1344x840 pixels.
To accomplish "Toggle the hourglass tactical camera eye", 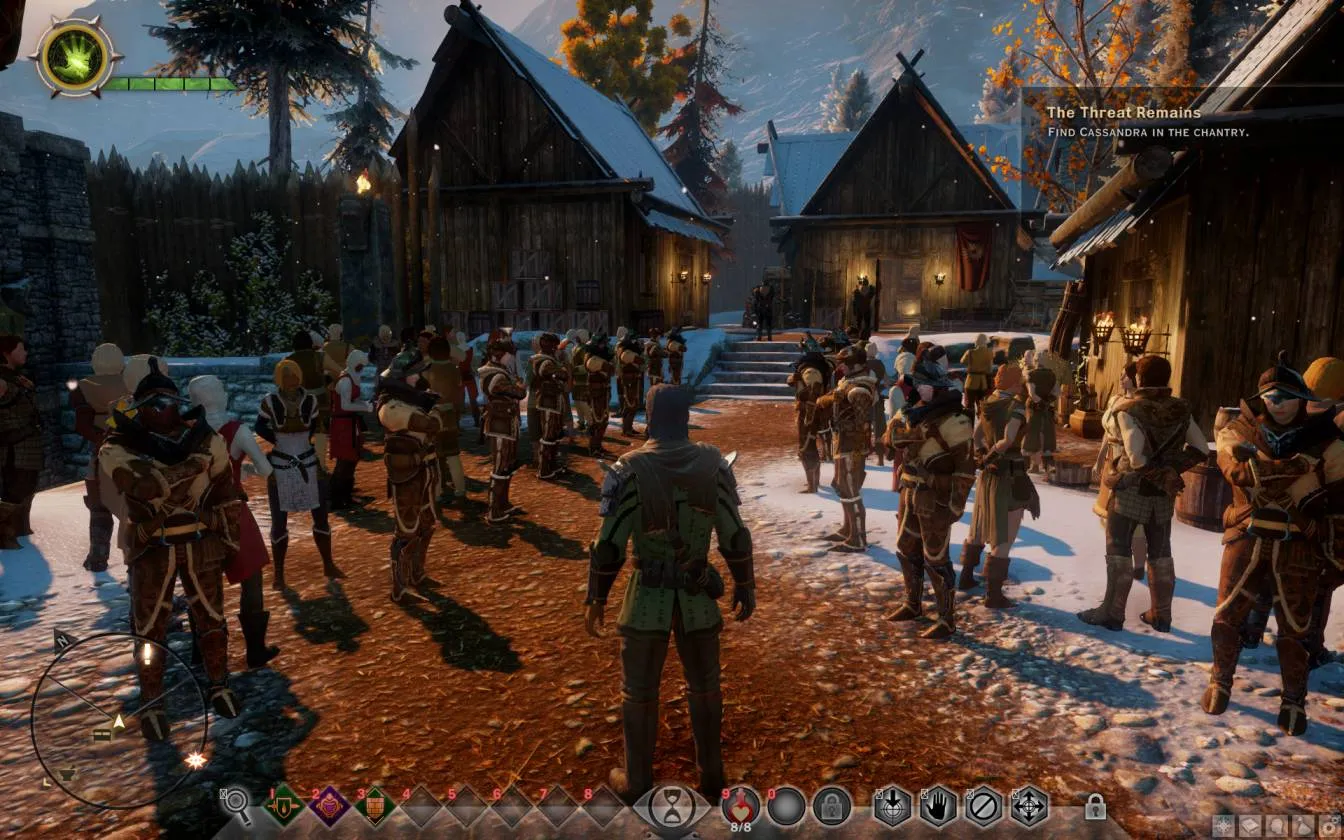I will 672,806.
